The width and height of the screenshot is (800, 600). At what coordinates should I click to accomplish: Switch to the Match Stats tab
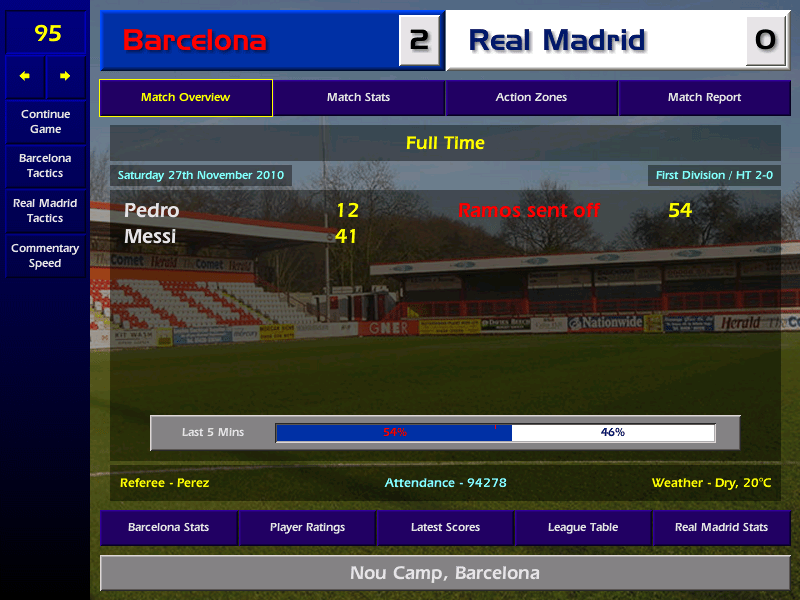(358, 98)
